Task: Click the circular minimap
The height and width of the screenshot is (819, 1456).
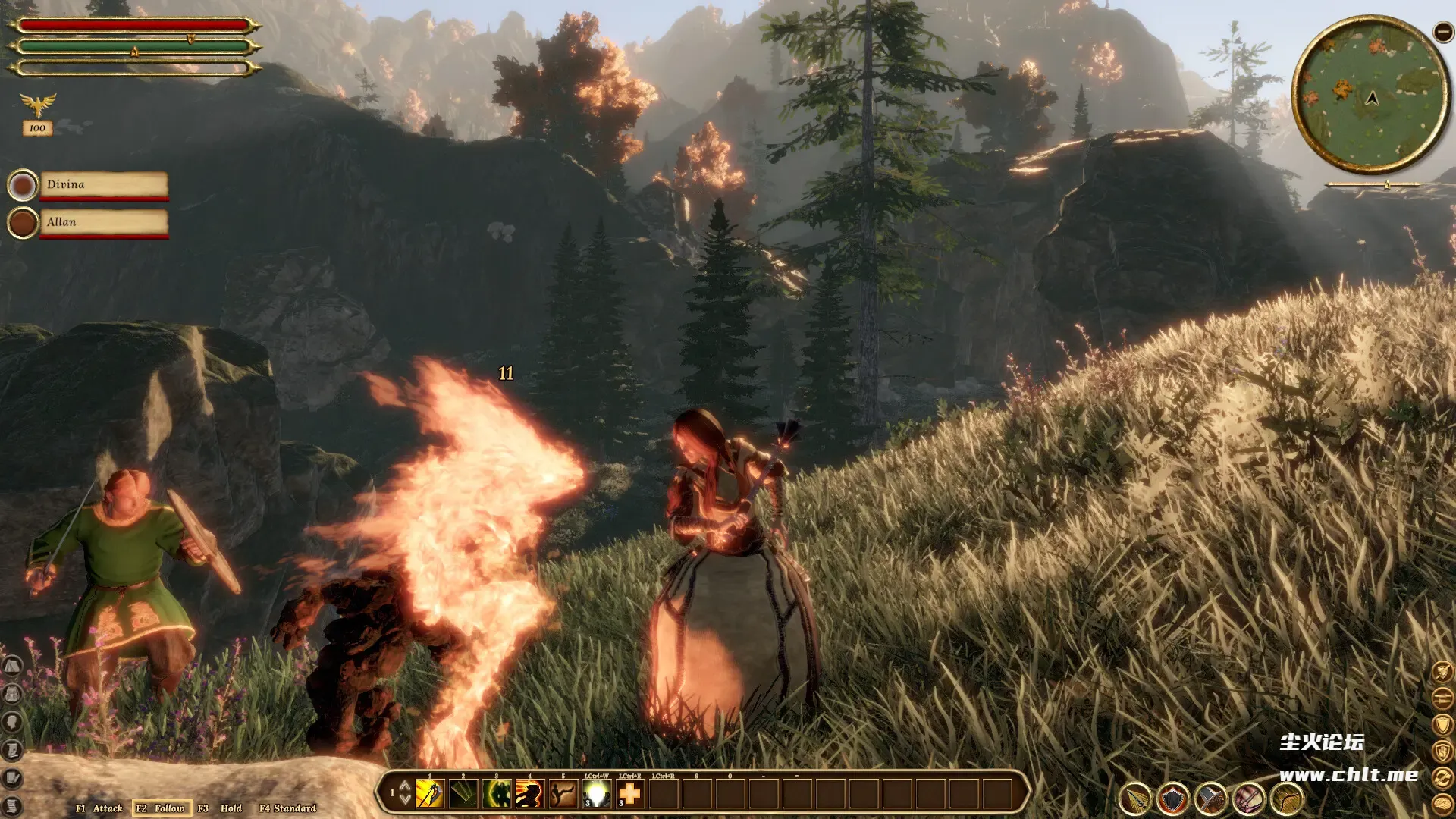Action: 1371,96
